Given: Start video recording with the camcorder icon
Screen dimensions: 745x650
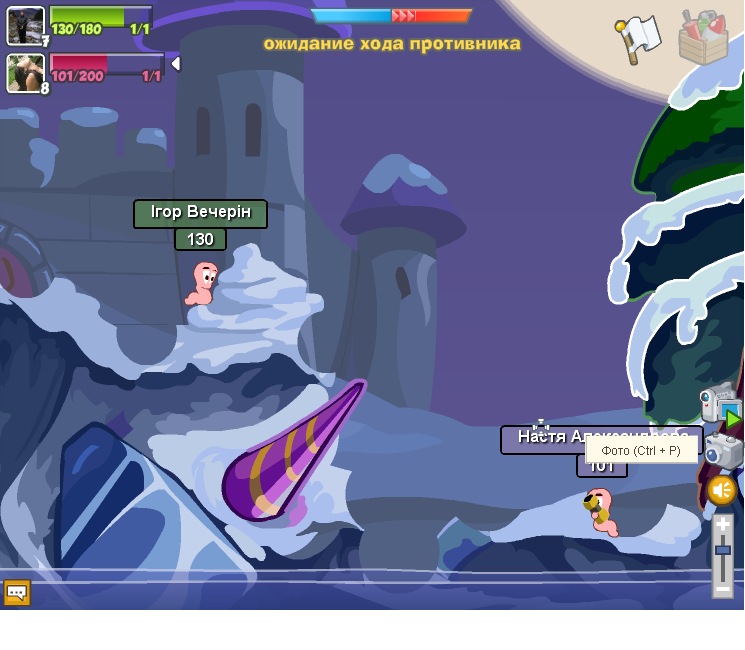Looking at the screenshot, I should (720, 404).
